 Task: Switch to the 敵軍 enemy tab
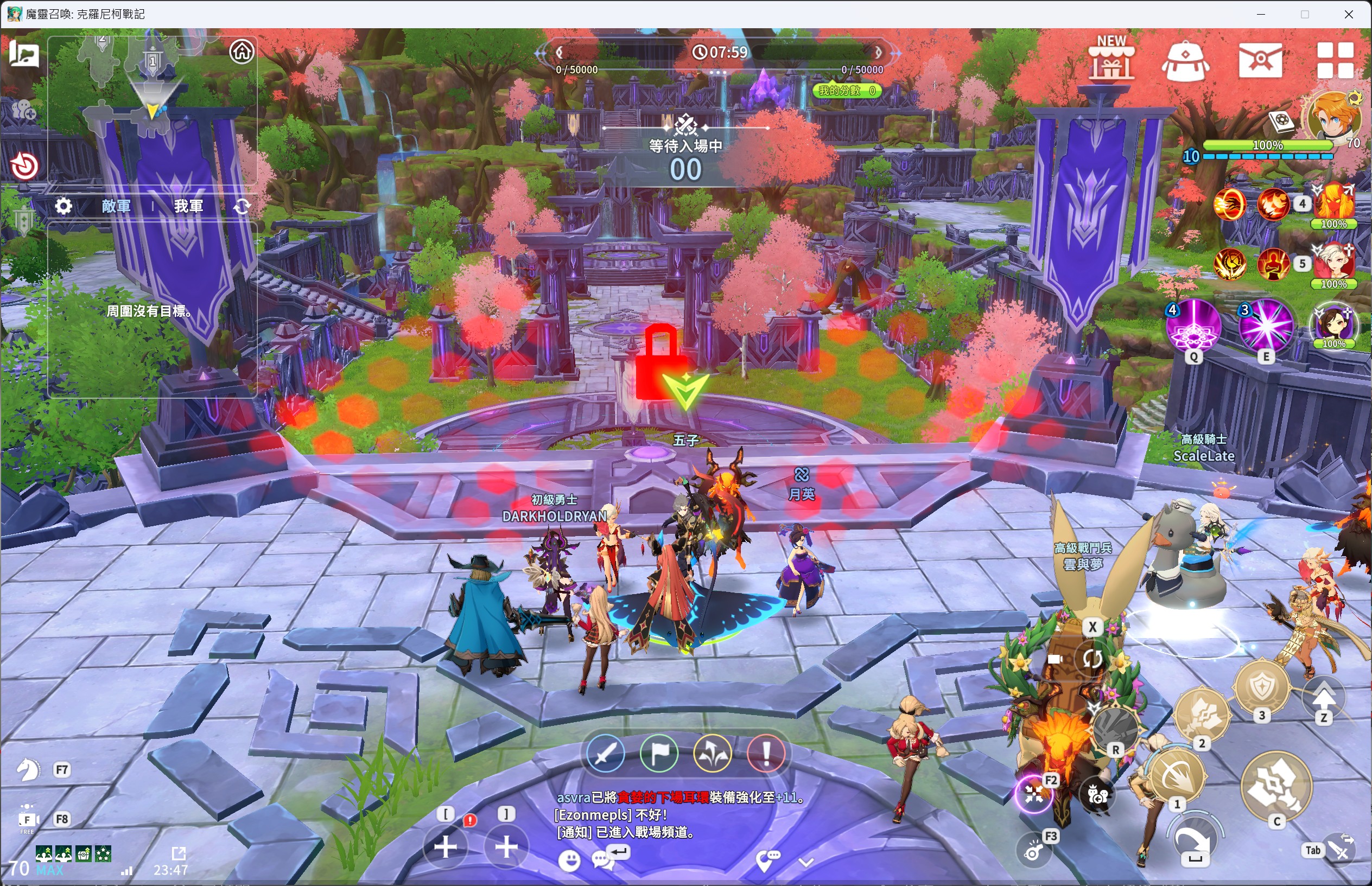click(x=116, y=206)
